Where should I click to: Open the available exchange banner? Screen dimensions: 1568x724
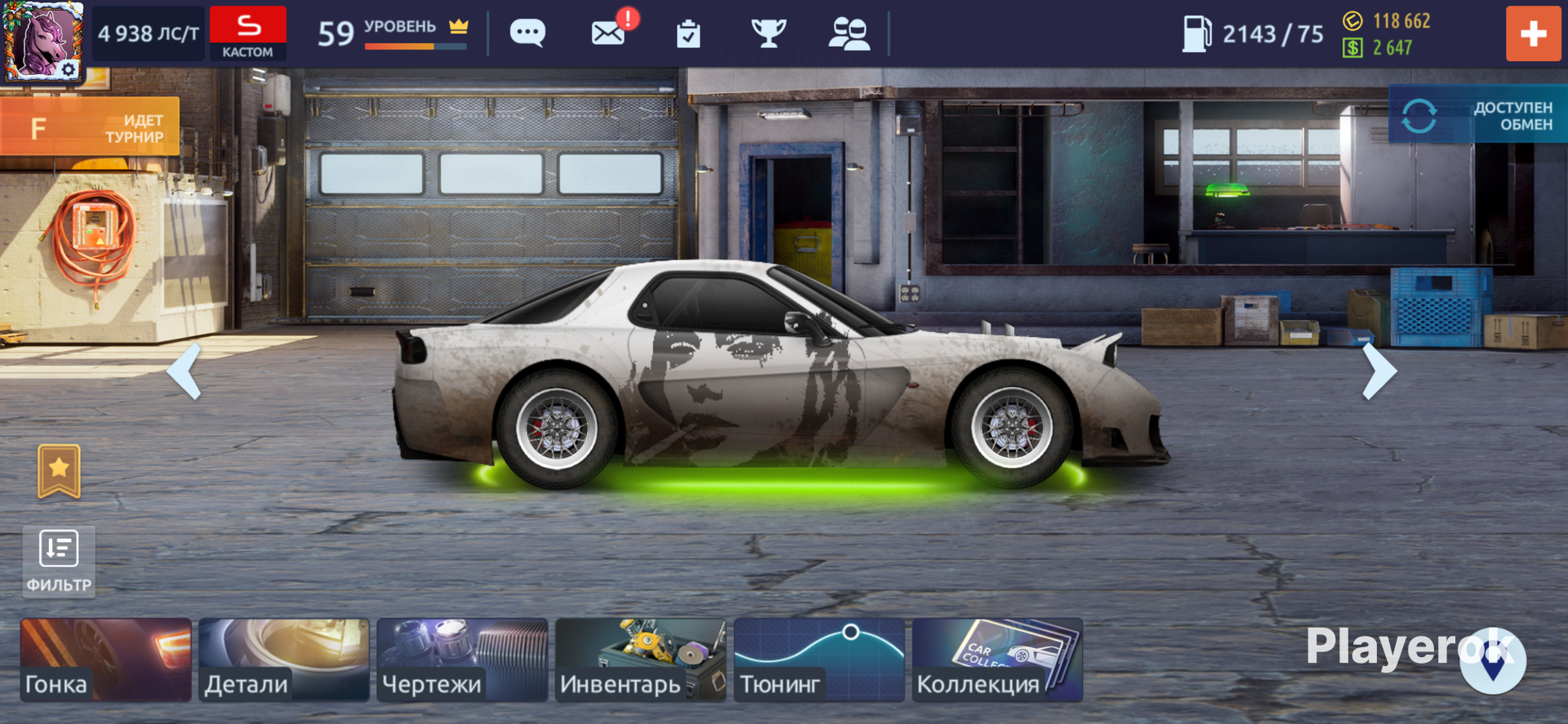1478,116
